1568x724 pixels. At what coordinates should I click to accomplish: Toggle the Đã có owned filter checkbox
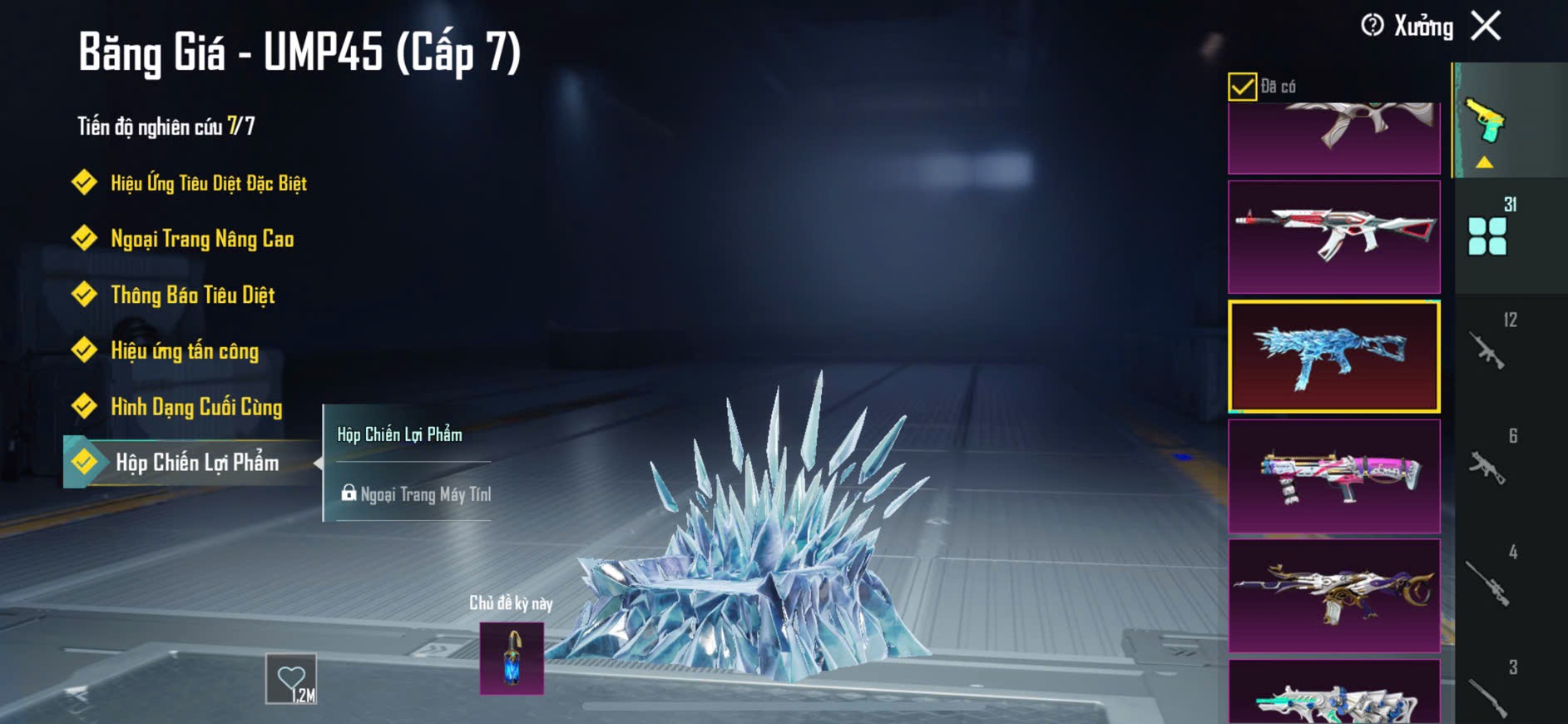coord(1242,87)
